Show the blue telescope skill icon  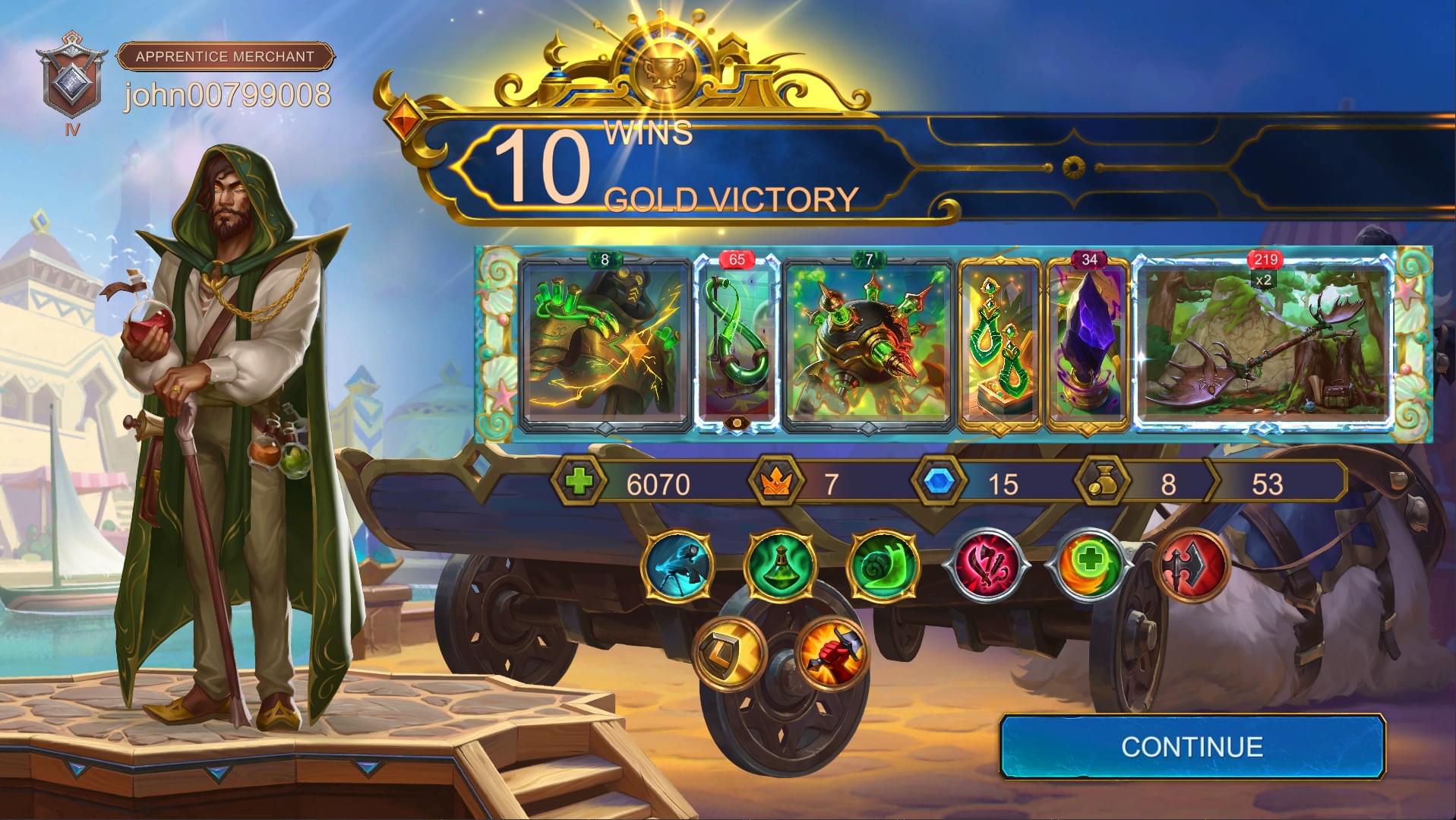coord(677,565)
